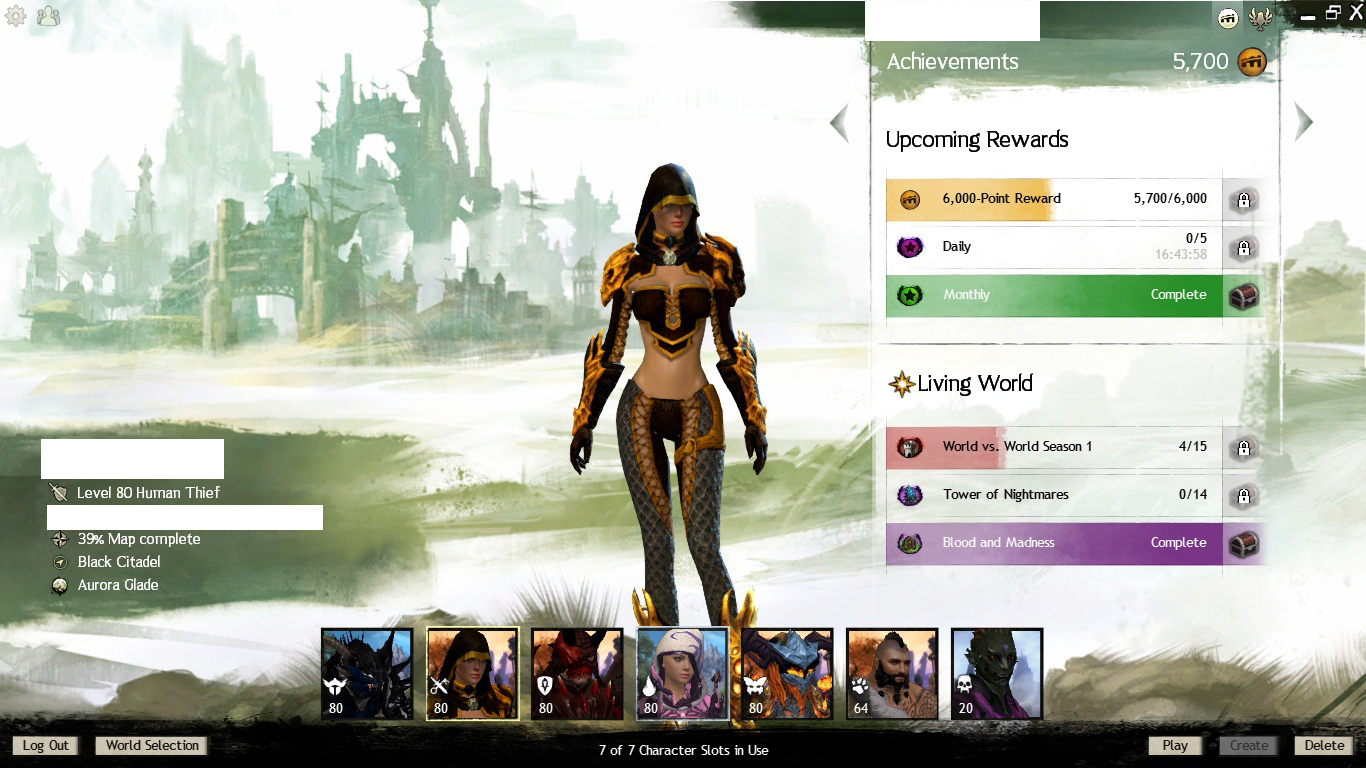The image size is (1366, 768).
Task: Select the level 64 bearded ranger portrait
Action: [892, 673]
